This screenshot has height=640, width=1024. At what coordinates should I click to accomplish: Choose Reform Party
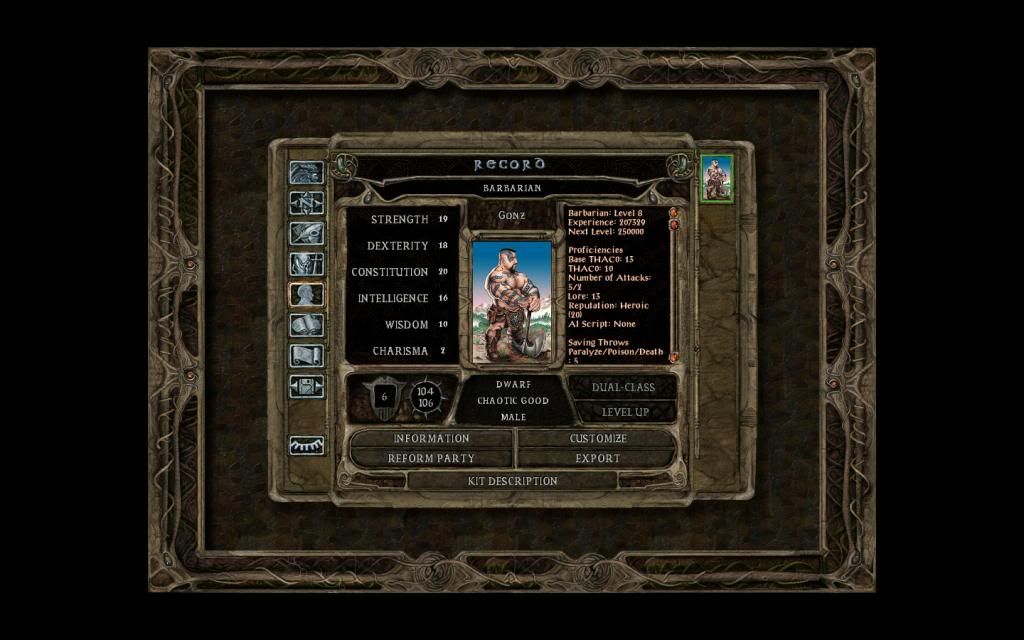(x=431, y=458)
